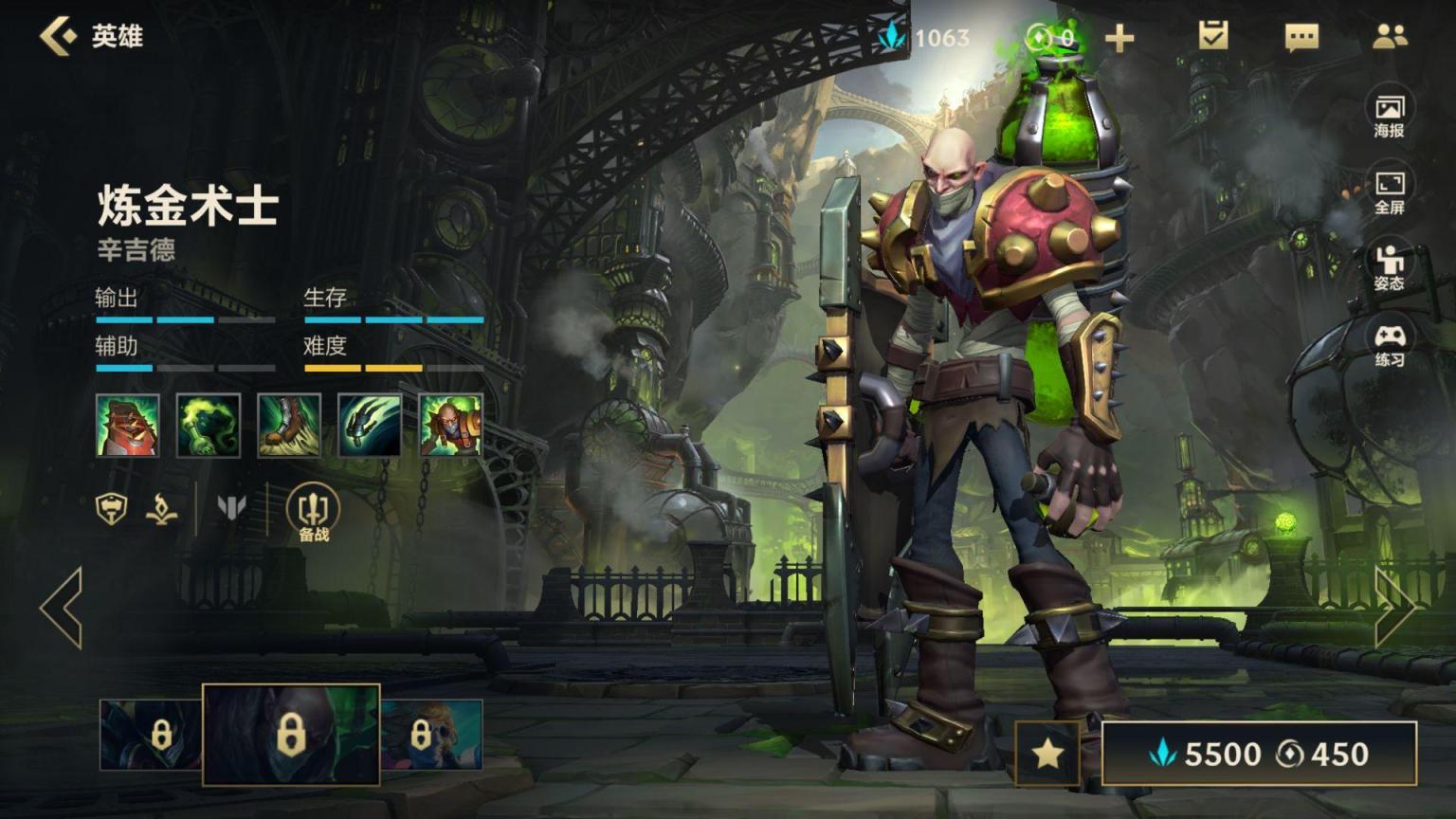Open the friends list icon
Screen dimensions: 1456x819
click(x=1390, y=36)
